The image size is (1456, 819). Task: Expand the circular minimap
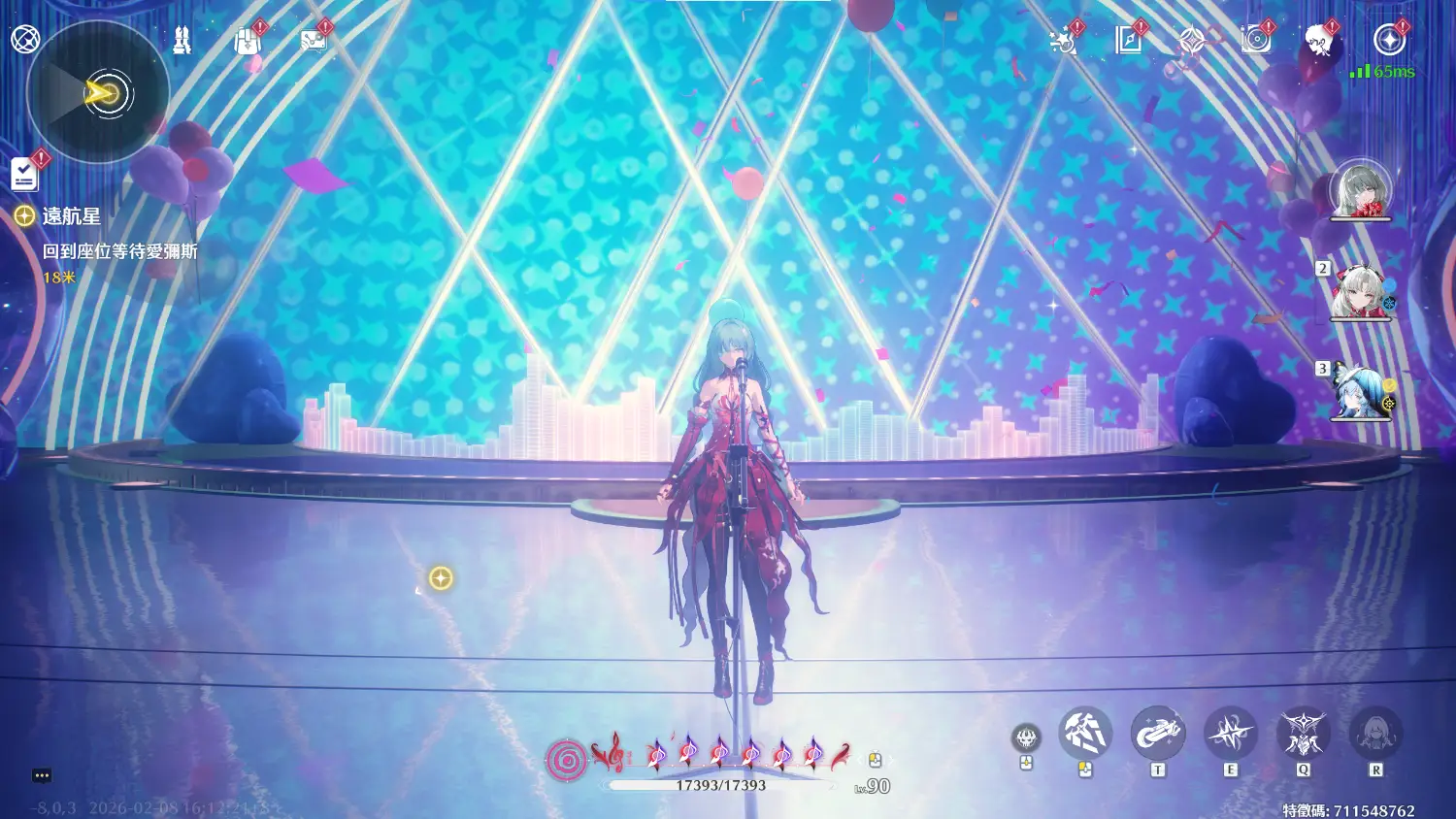(99, 93)
